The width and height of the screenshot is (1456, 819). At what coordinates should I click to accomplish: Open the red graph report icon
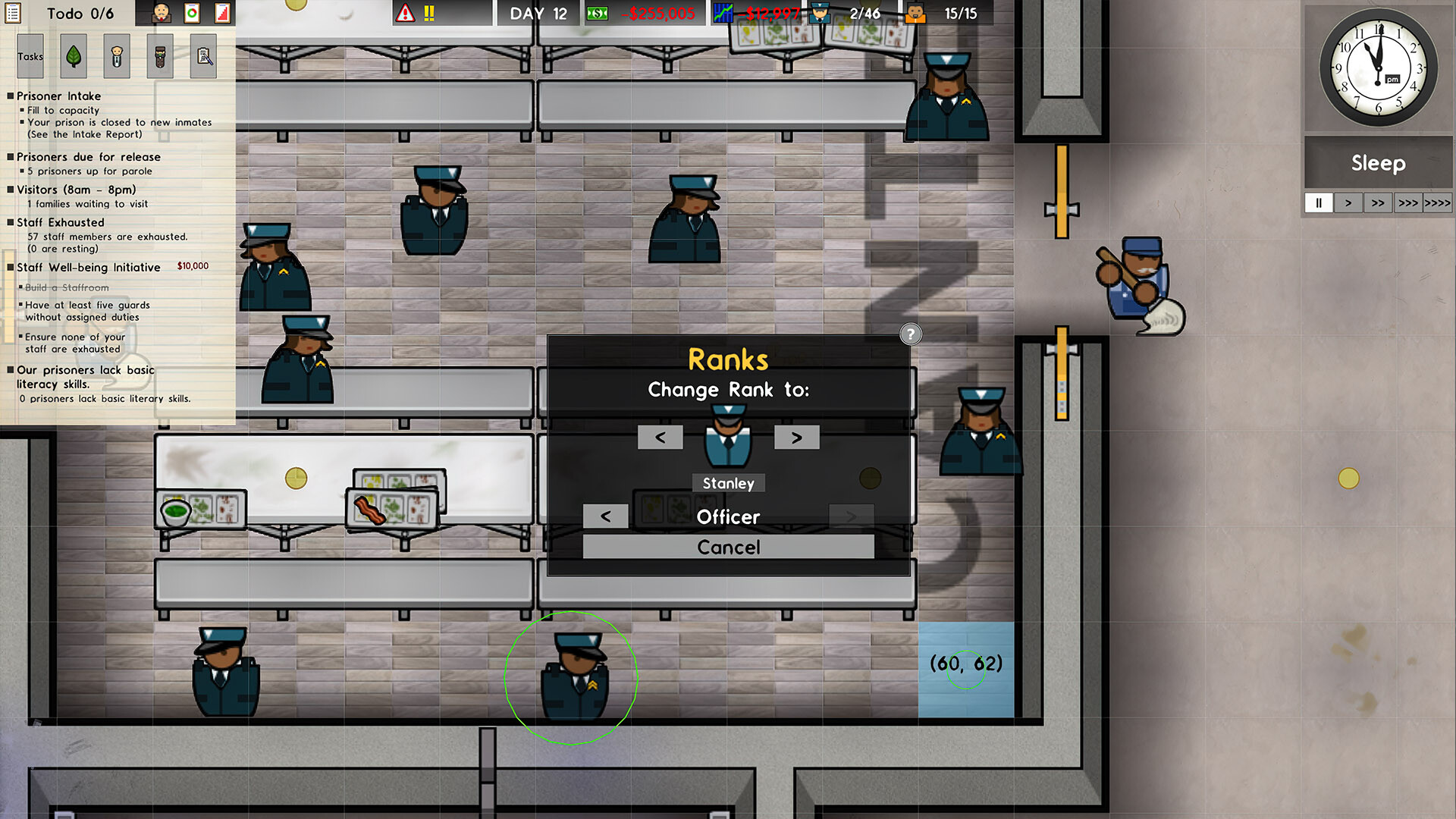pyautogui.click(x=223, y=13)
